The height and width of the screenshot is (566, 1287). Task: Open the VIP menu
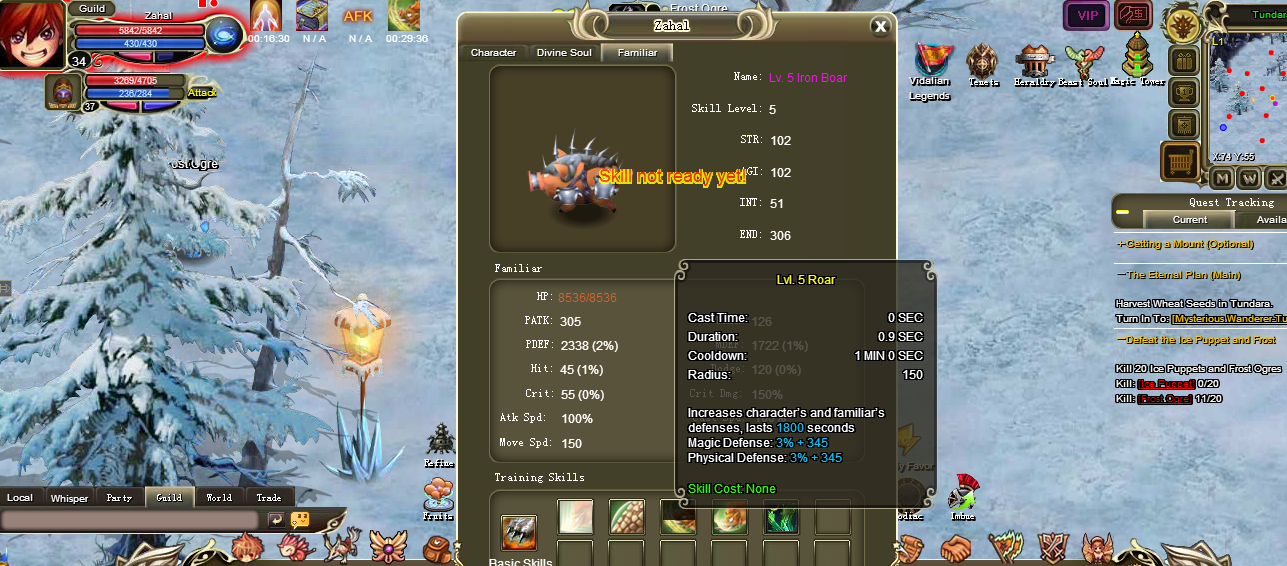click(1086, 15)
